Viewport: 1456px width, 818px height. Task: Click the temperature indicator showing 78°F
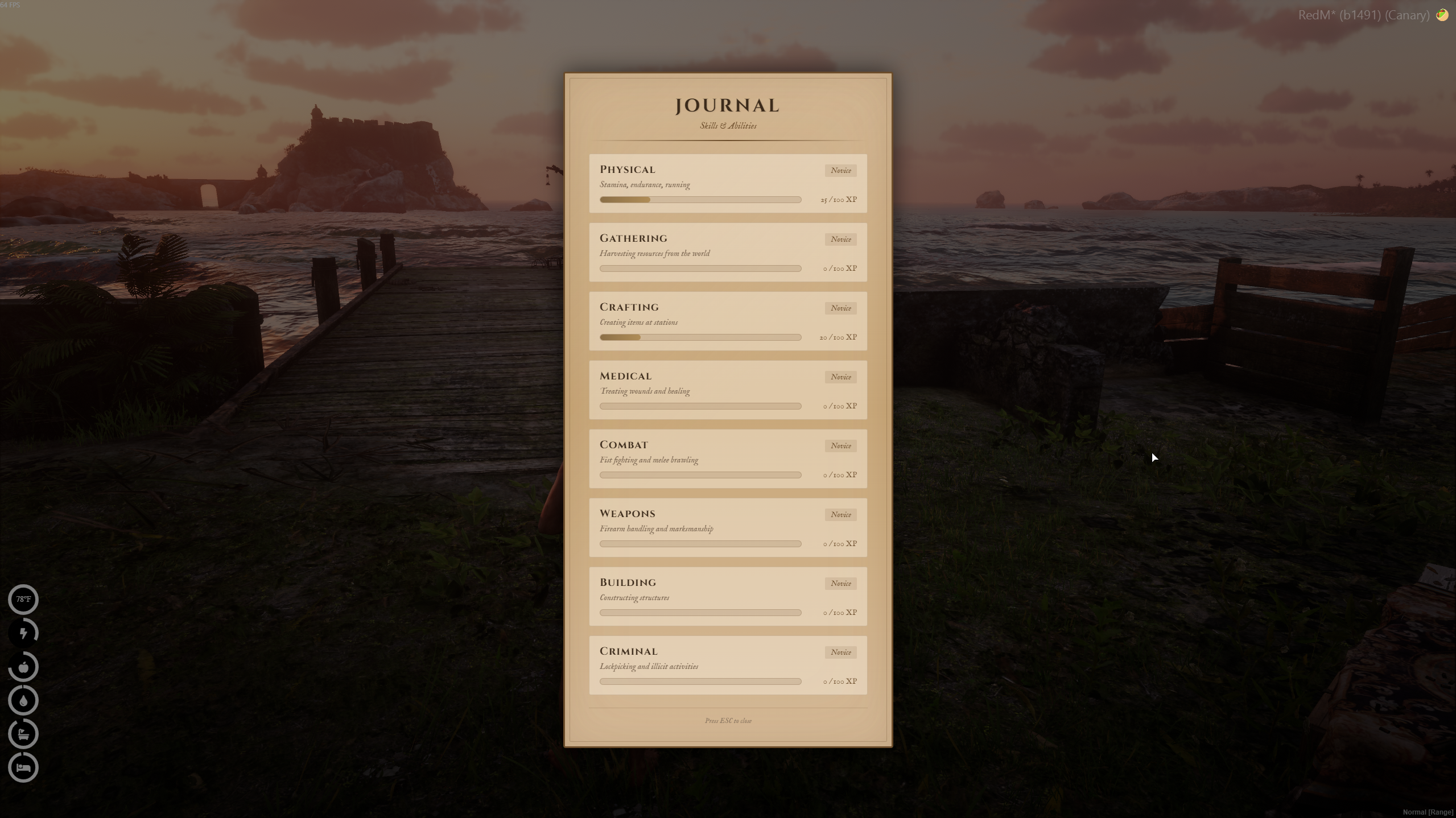[x=23, y=599]
